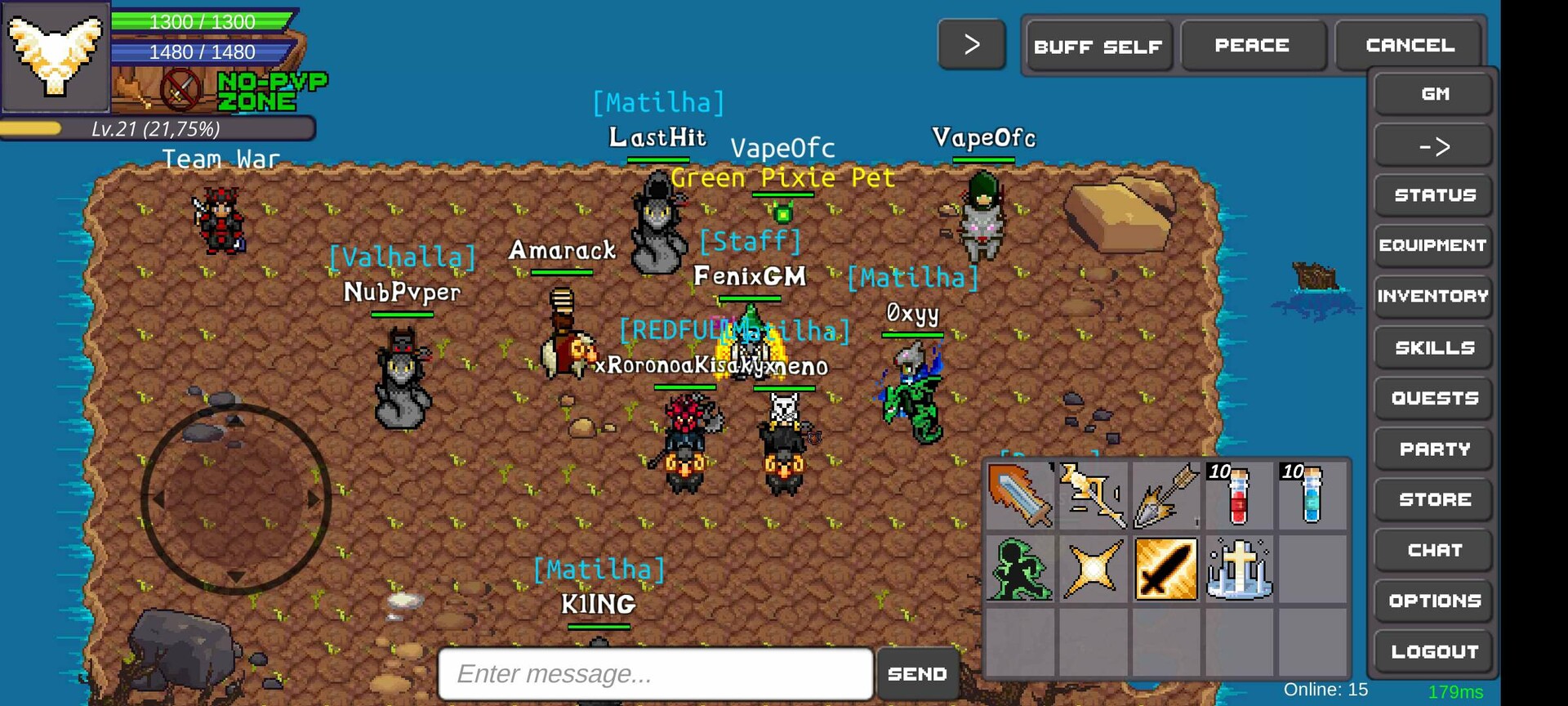Open the INVENTORY menu
This screenshot has height=706, width=1568.
click(x=1433, y=296)
